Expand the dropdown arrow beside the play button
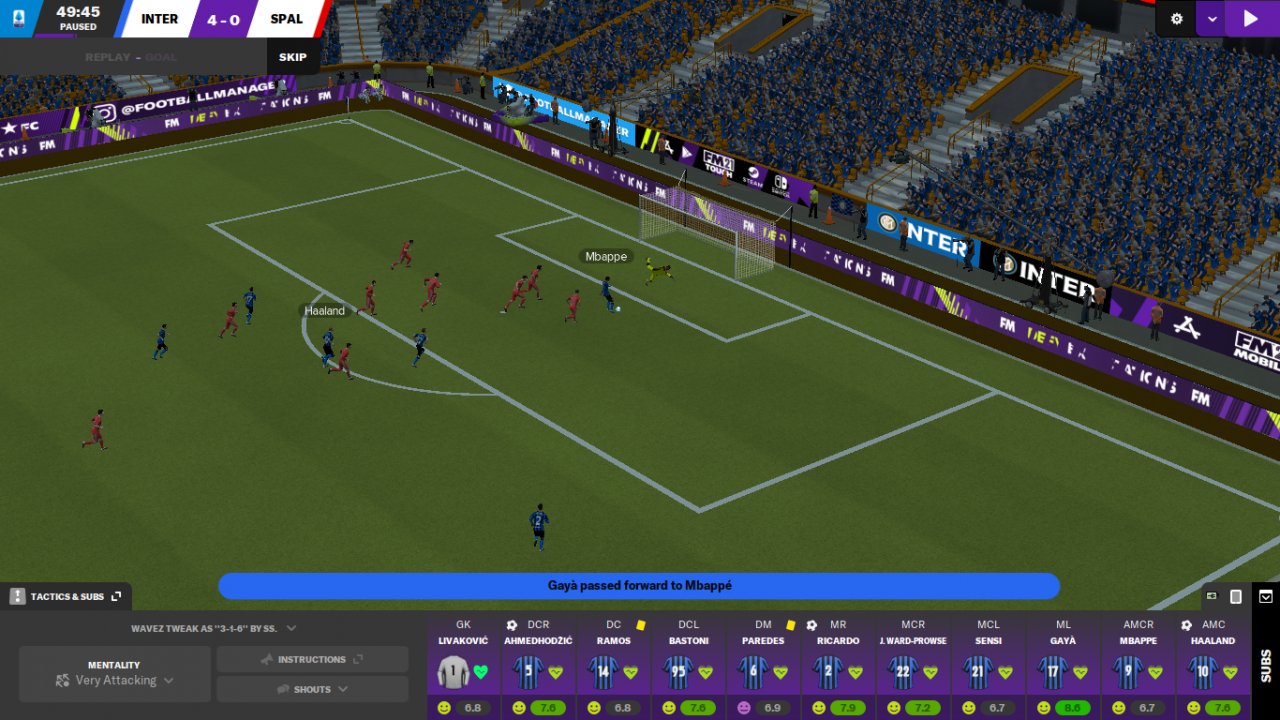This screenshot has width=1280, height=720. pos(1212,18)
